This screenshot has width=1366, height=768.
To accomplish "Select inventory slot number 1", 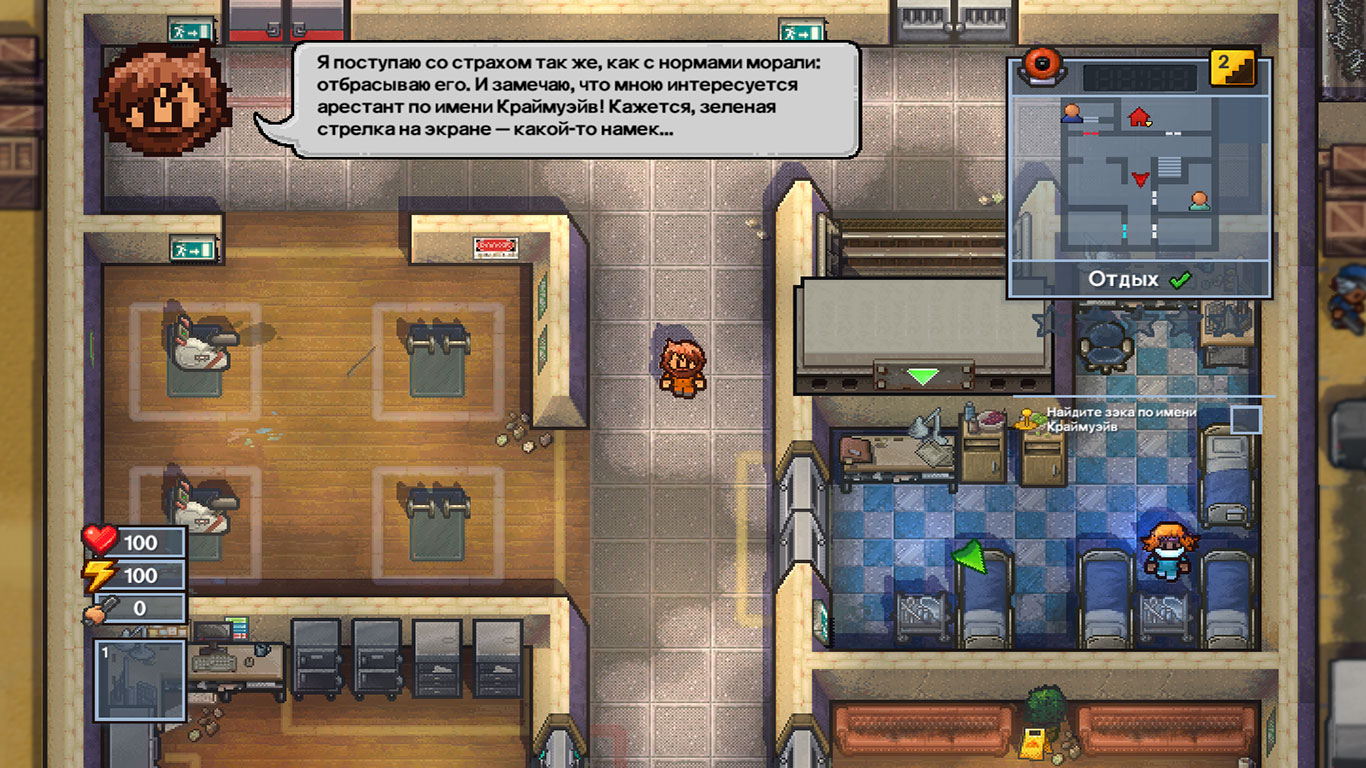I will point(140,680).
